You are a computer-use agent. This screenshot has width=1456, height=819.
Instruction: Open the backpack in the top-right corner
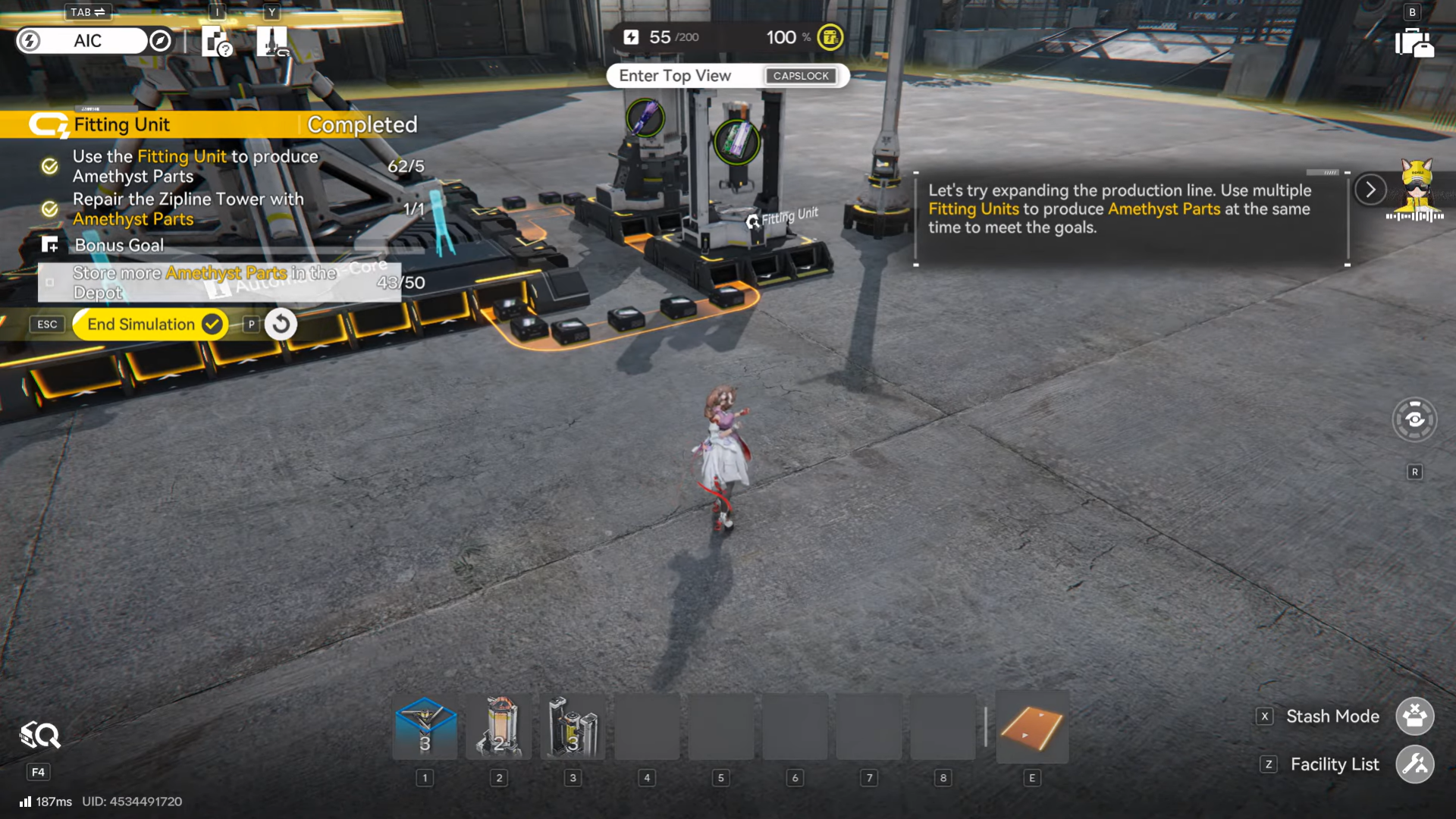[1414, 42]
